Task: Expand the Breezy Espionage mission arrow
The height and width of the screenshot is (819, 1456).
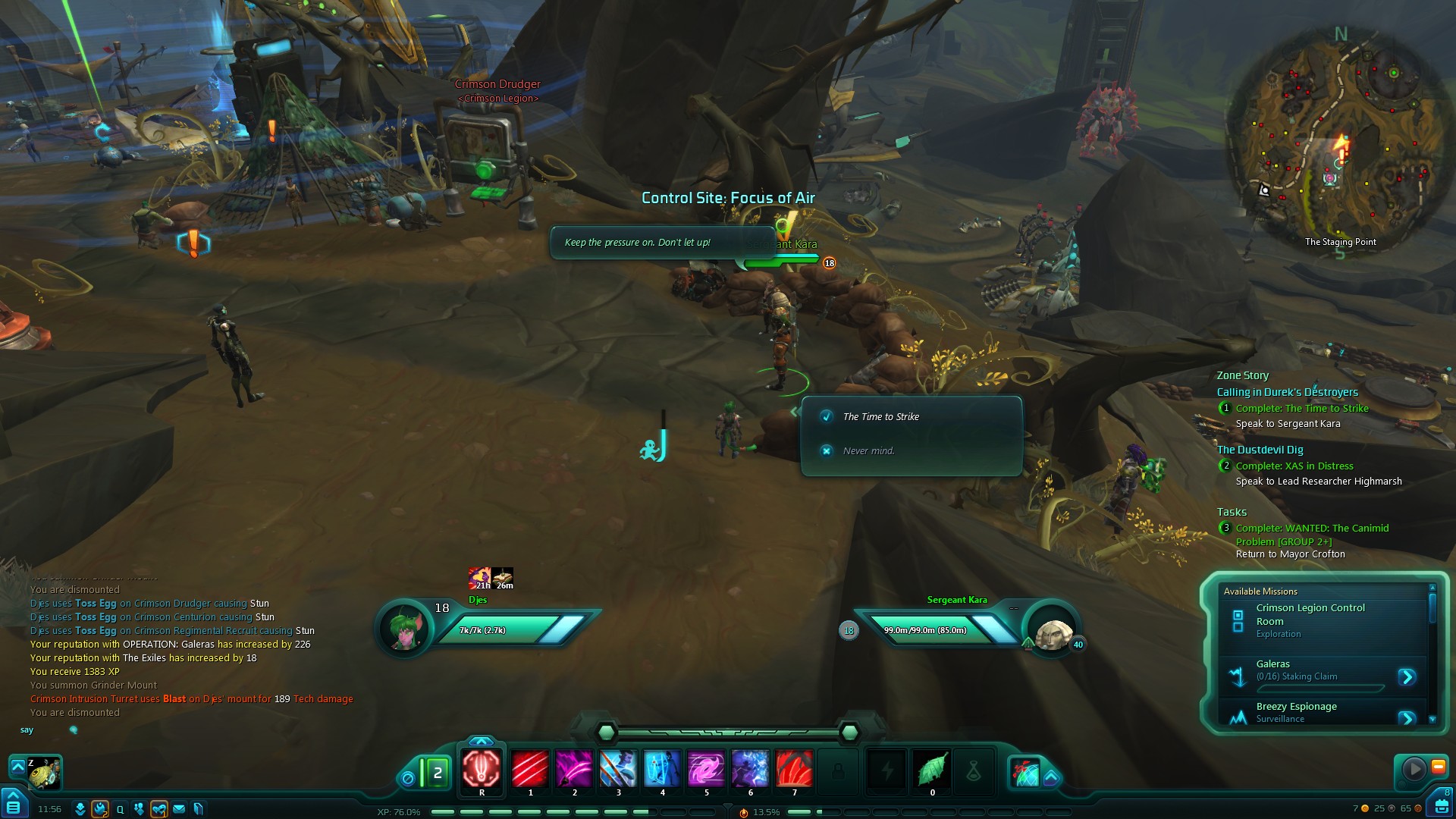Action: [1407, 717]
